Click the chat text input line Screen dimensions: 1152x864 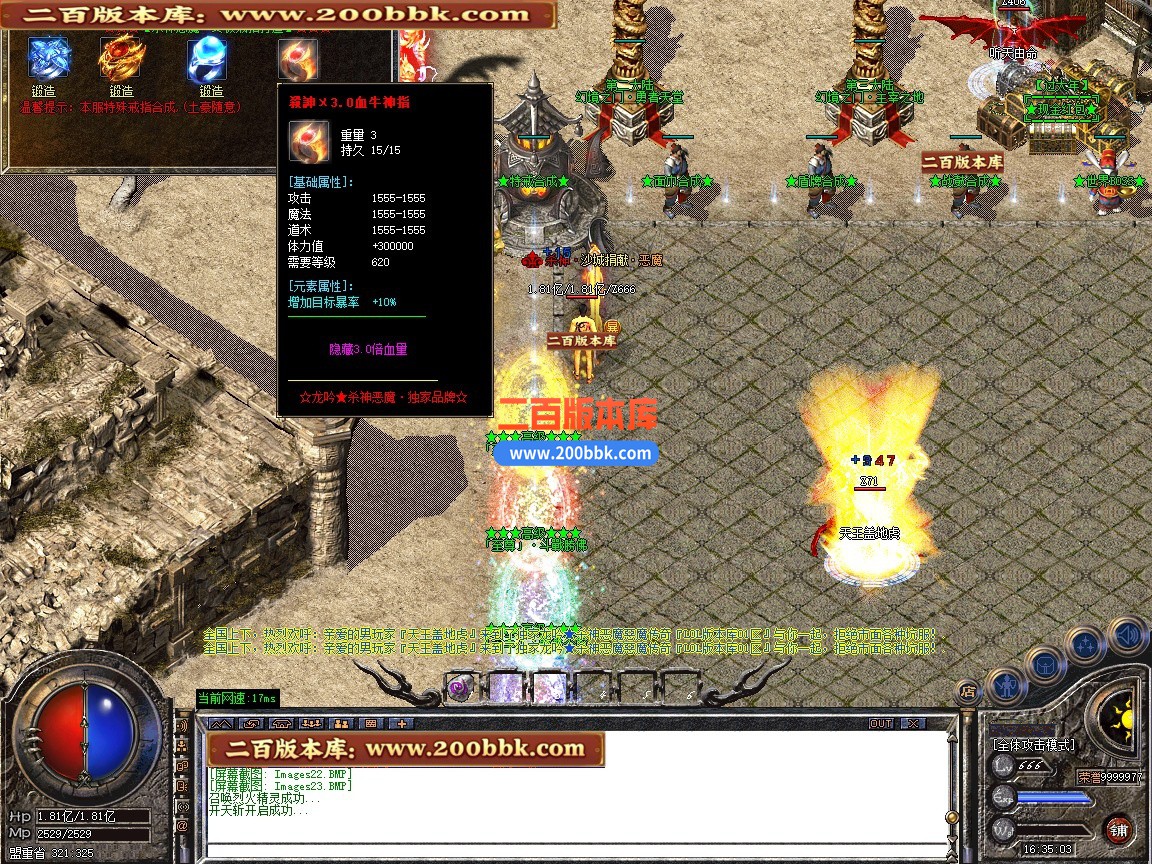(x=580, y=851)
